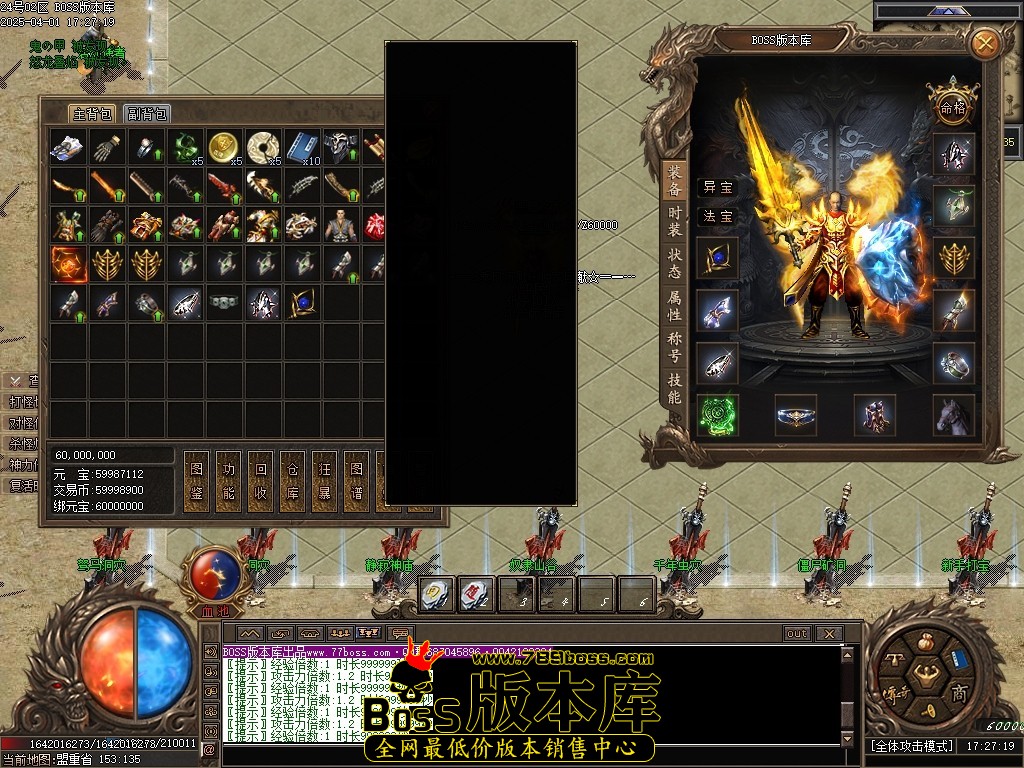
Task: Activate the 狂暴 berserk button
Action: (x=324, y=480)
